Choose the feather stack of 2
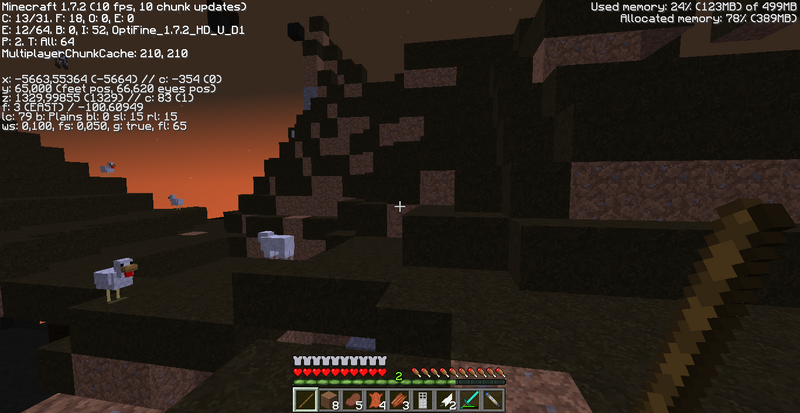This screenshot has width=800, height=413. 447,400
